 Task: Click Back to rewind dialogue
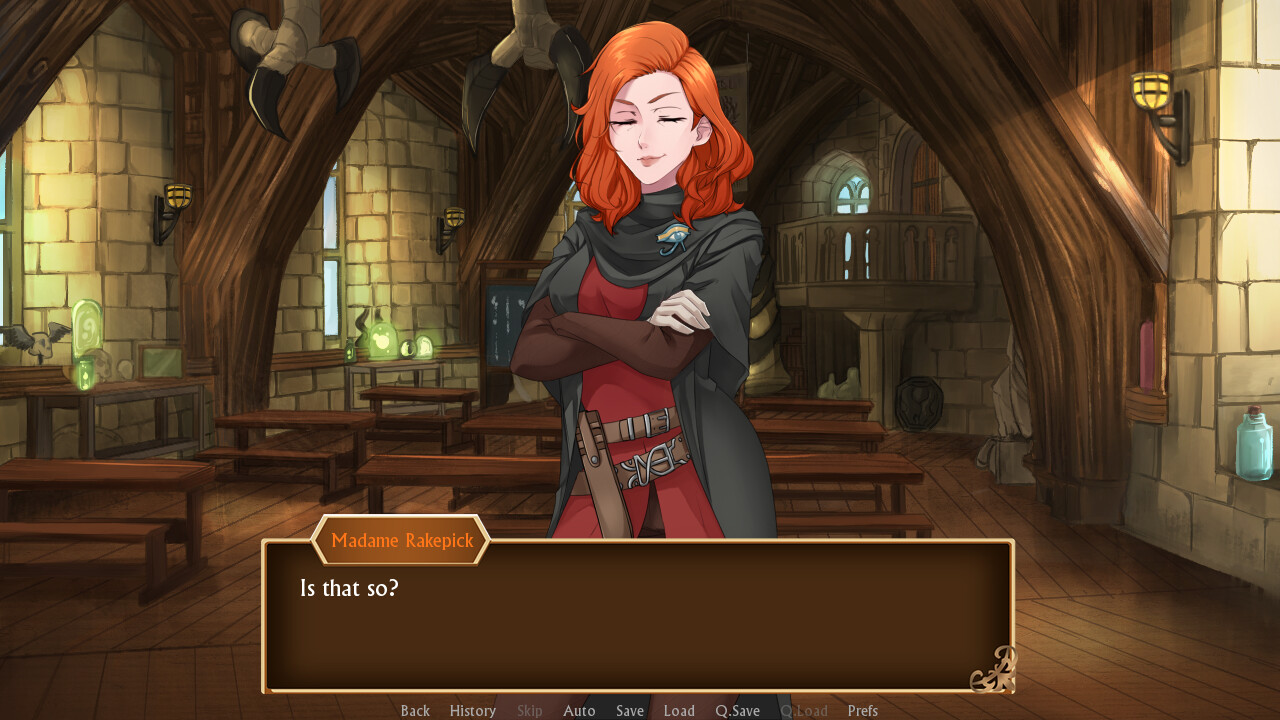click(415, 710)
